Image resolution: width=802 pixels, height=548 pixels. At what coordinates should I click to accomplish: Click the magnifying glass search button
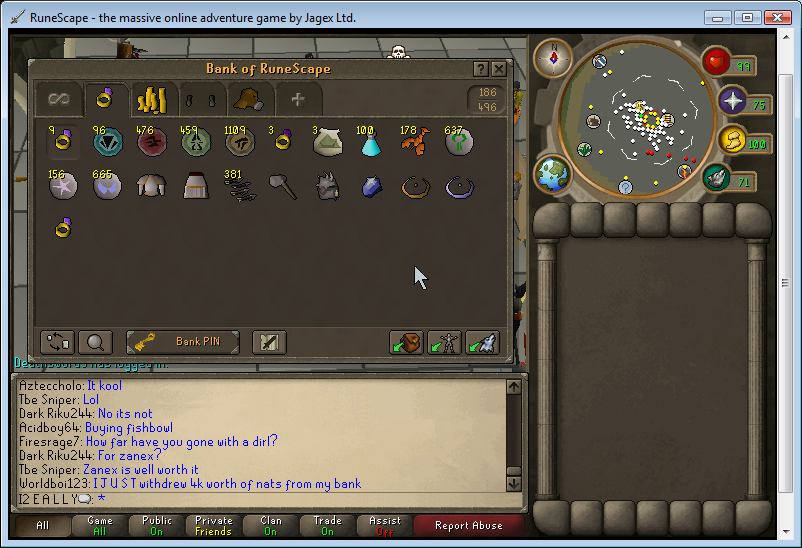tap(95, 342)
